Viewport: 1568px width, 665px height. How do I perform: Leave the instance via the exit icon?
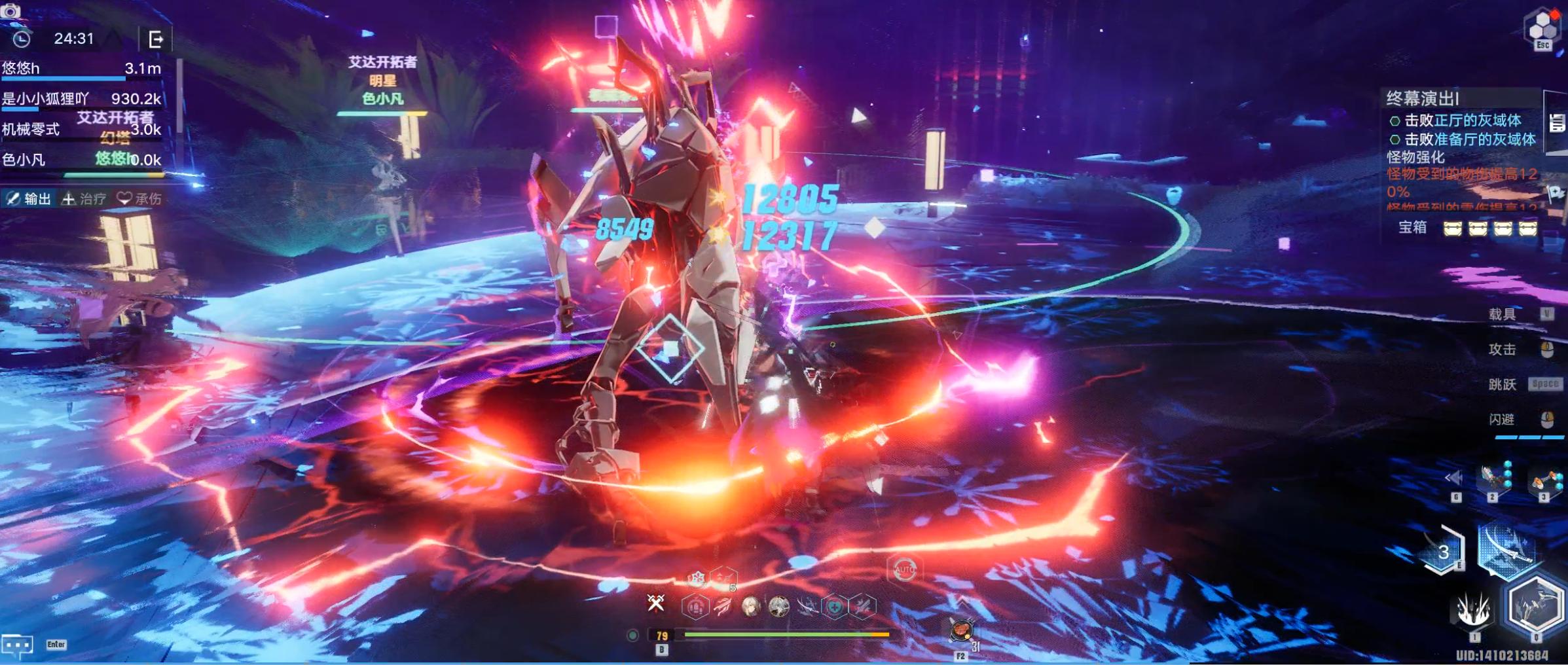point(156,39)
